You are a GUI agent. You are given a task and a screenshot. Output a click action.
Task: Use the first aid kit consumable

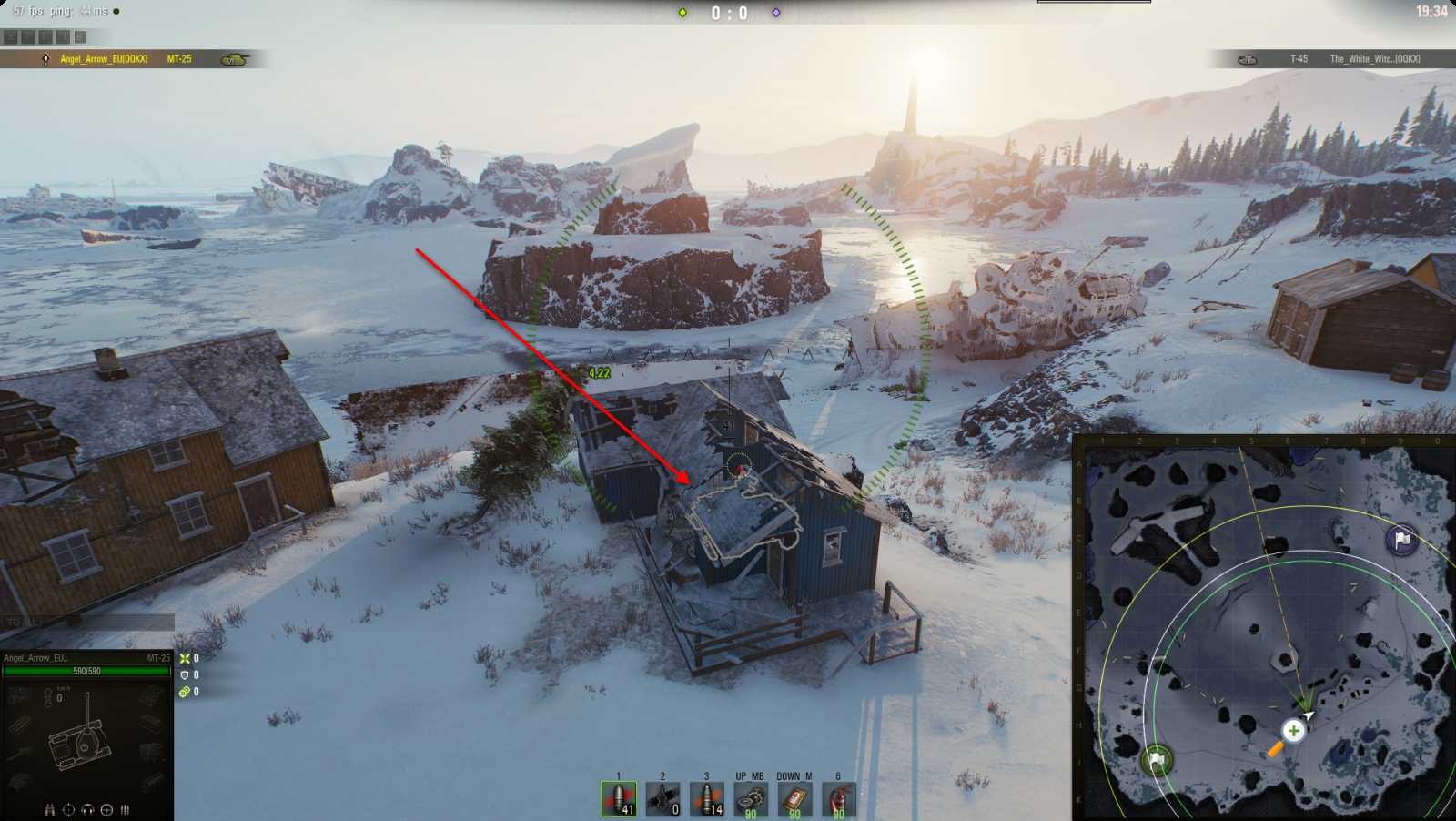click(x=794, y=799)
